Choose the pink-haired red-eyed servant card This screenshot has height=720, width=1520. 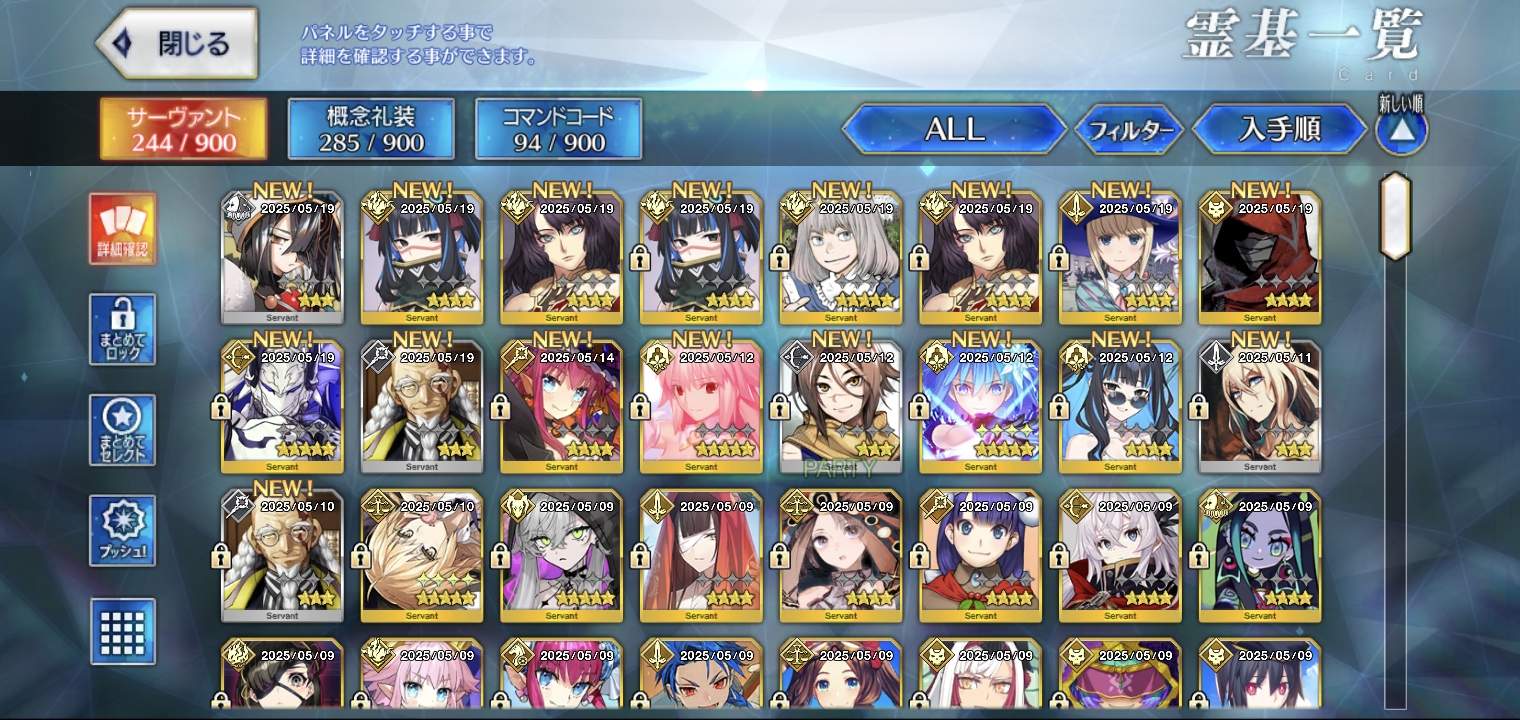(x=701, y=407)
